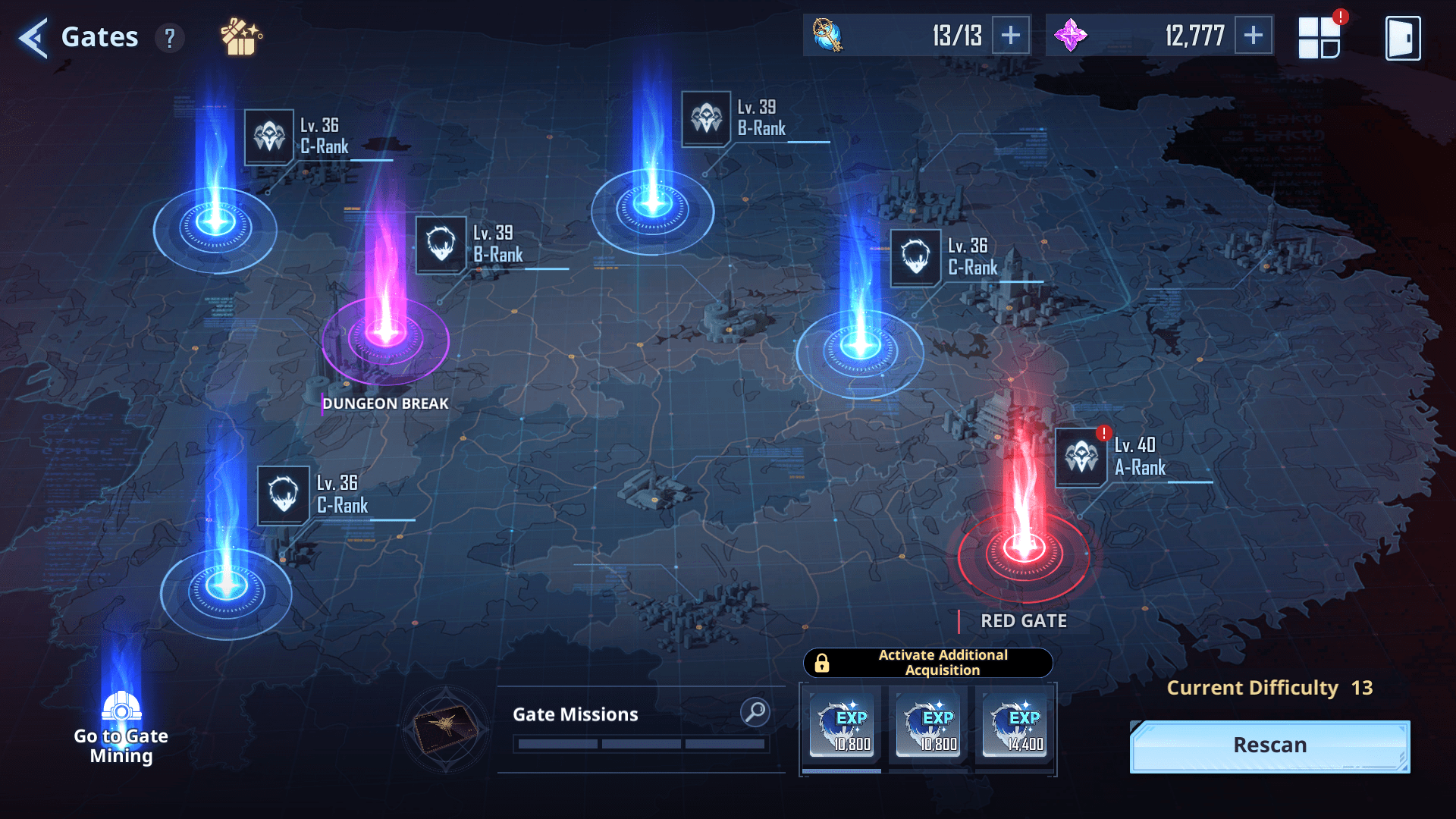Select the Dungeon Break B-Rank gate
The height and width of the screenshot is (819, 1456).
click(385, 334)
